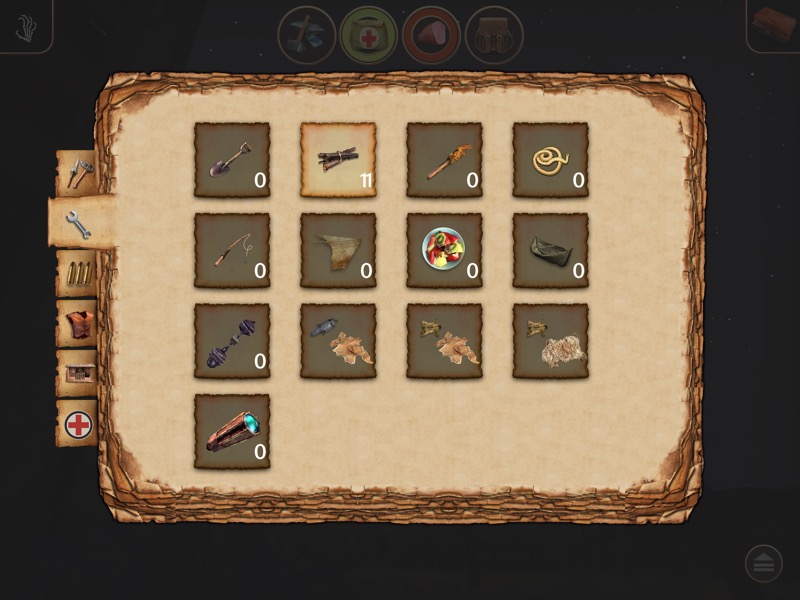800x600 pixels.
Task: Choose the telescope-like device with blue lens
Action: point(232,431)
